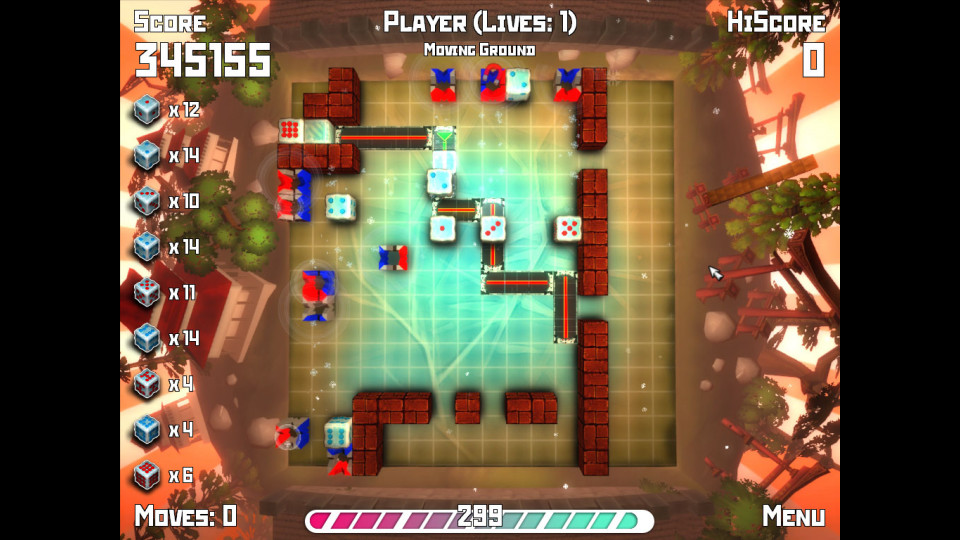Open the Menu
This screenshot has width=960, height=540.
pyautogui.click(x=793, y=516)
